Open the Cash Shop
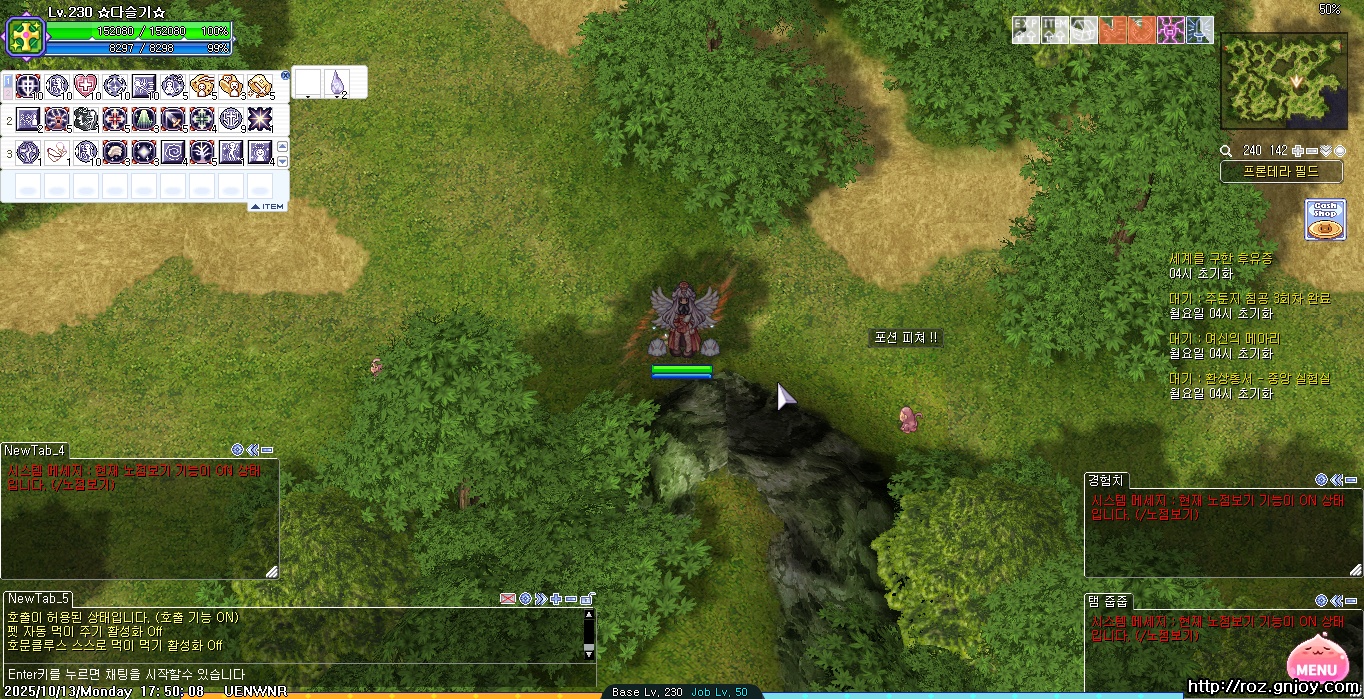The image size is (1364, 699). [x=1324, y=219]
